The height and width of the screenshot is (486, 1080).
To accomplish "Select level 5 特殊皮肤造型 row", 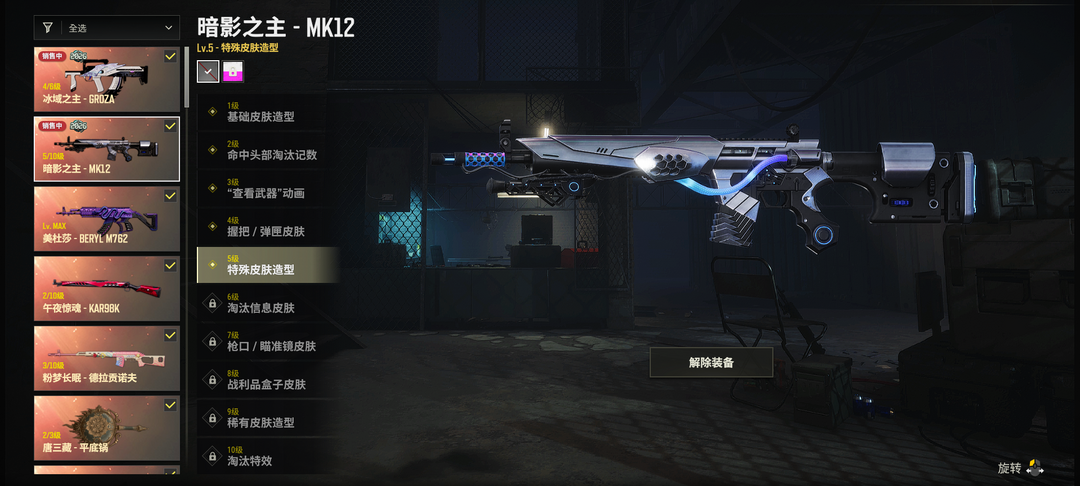I will 267,265.
